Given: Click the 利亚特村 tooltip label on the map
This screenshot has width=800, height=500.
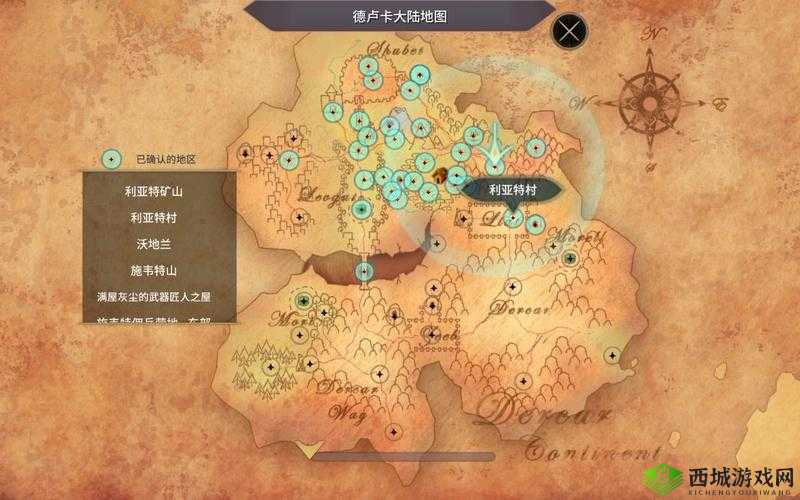Looking at the screenshot, I should pos(513,190).
